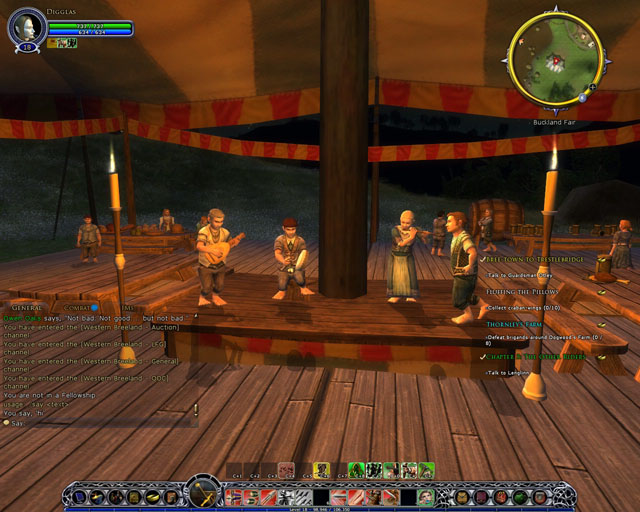Switch to the General chat tab
This screenshot has width=640, height=512.
coord(26,308)
